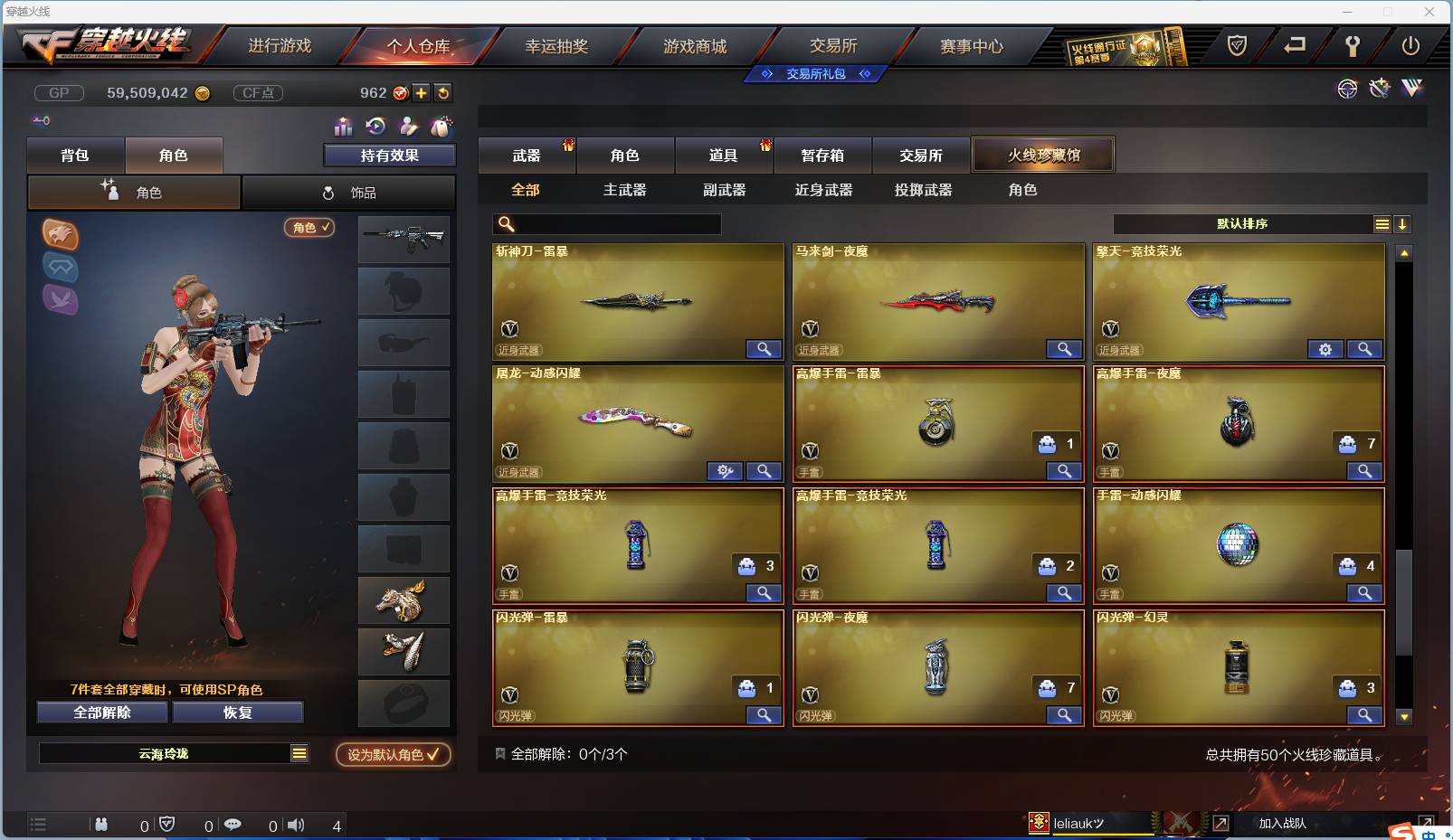Open the 暂存箱 inventory tab
Image resolution: width=1453 pixels, height=840 pixels.
pyautogui.click(x=821, y=155)
